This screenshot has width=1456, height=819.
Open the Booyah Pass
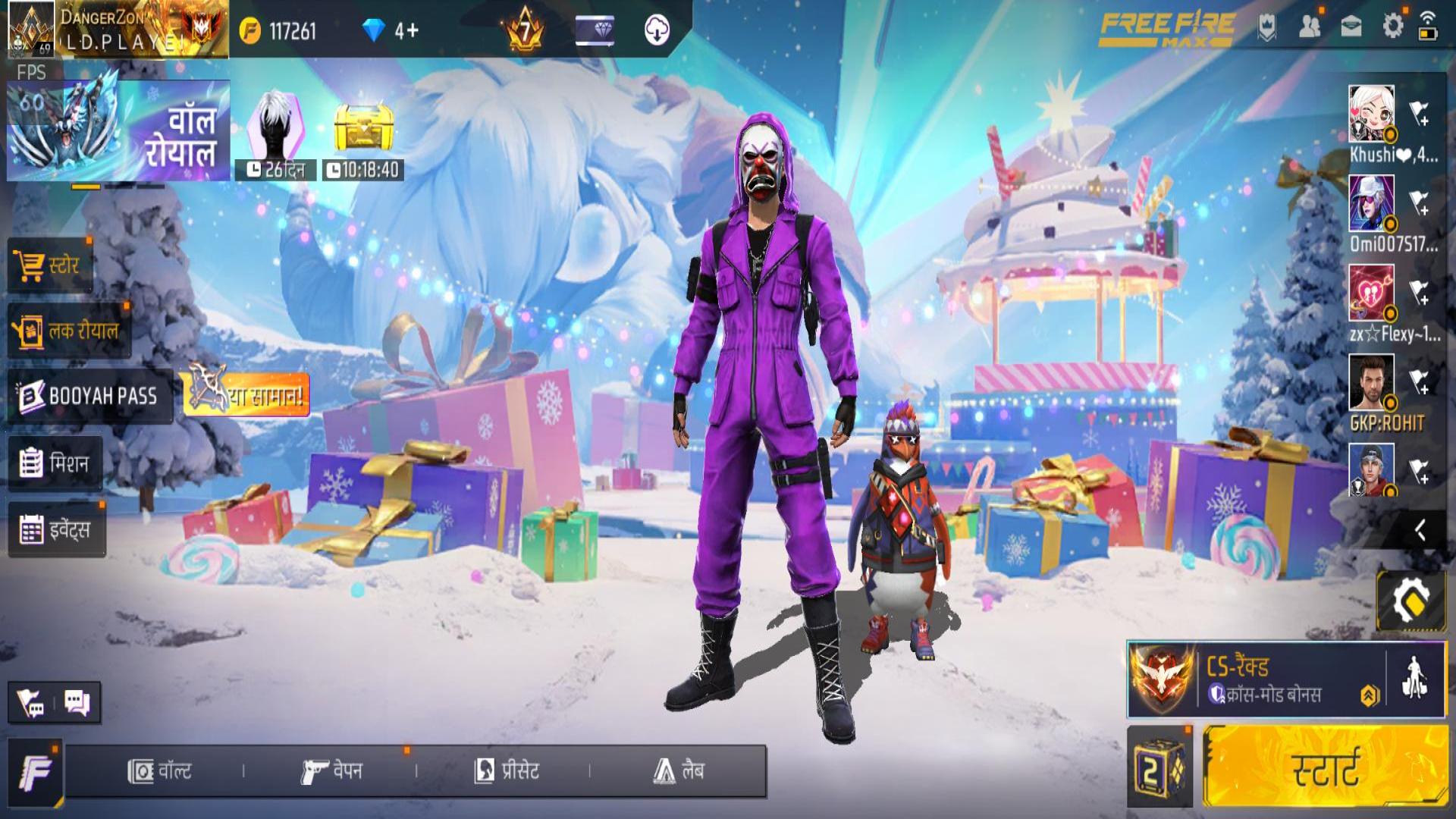tap(89, 396)
